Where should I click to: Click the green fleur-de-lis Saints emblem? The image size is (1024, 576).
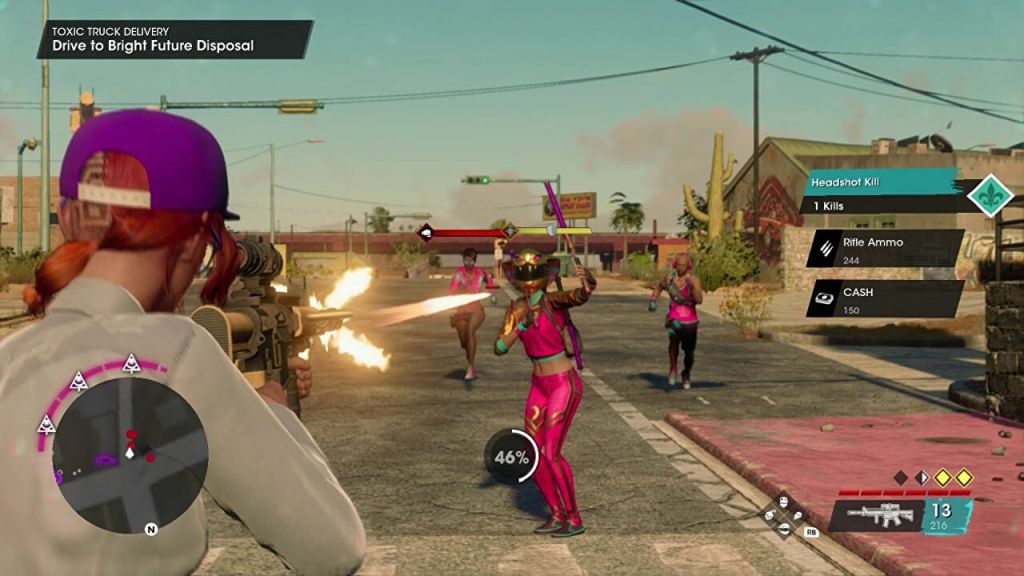click(990, 195)
